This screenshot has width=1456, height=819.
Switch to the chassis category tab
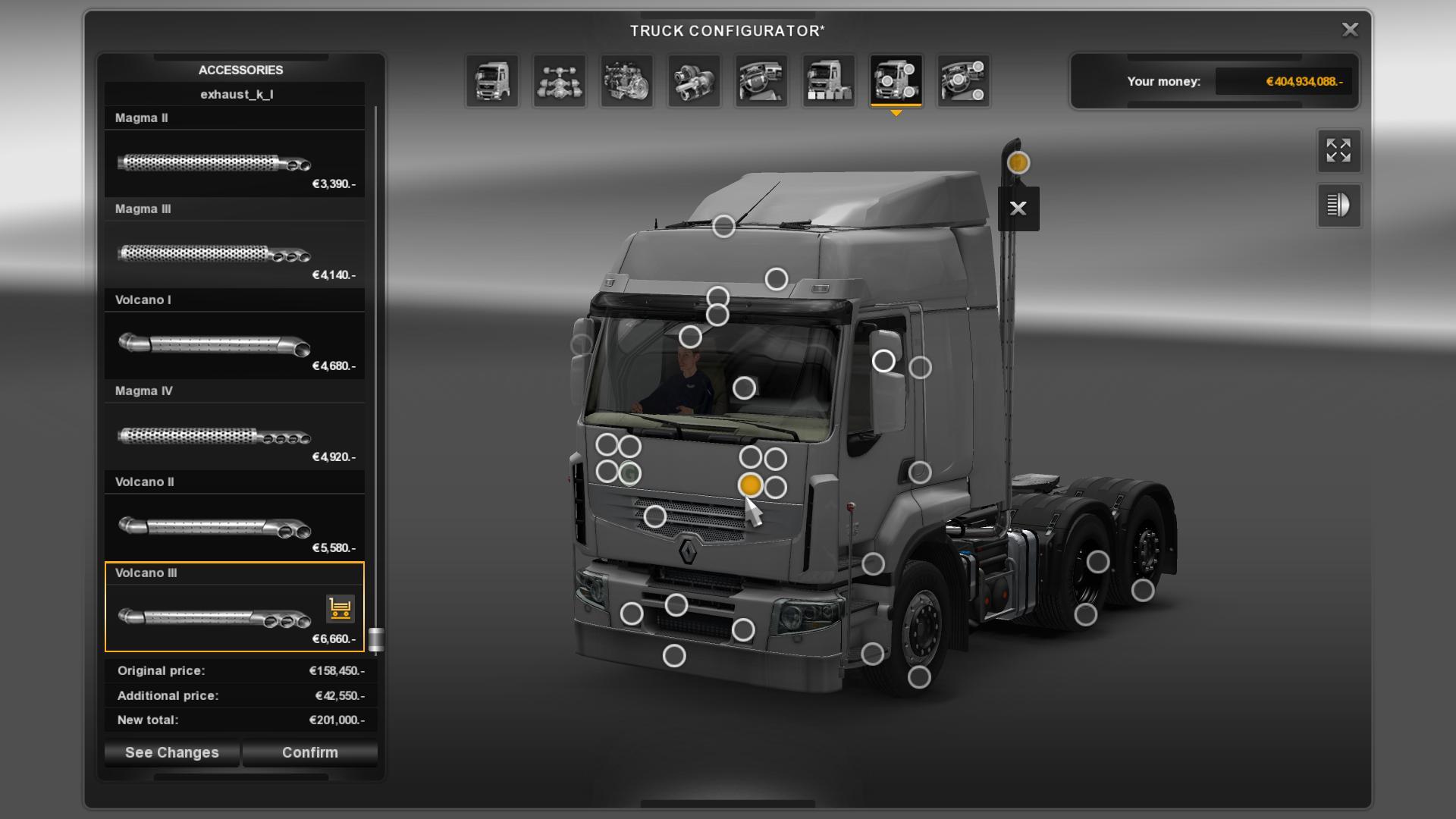560,81
